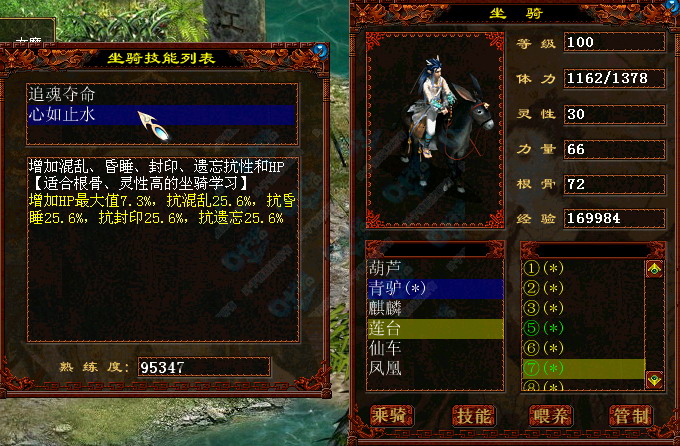
Task: Choose numbered entry ③ in the list
Action: (x=545, y=308)
